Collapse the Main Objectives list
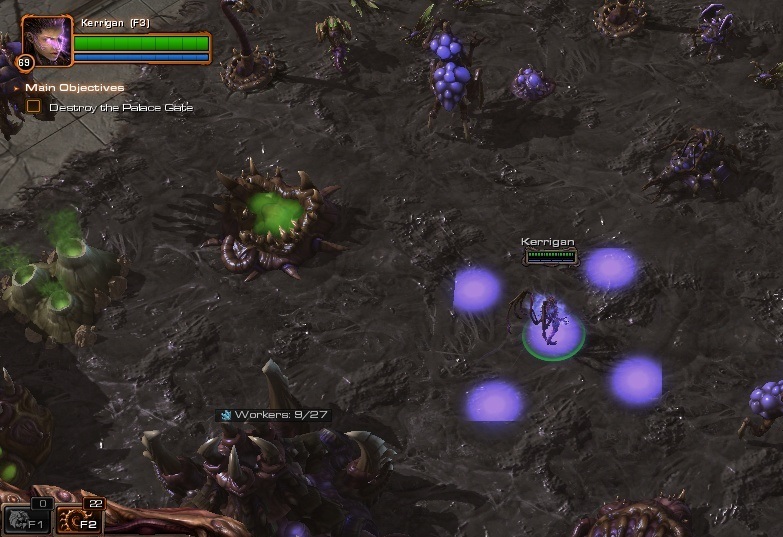The width and height of the screenshot is (783, 537). [x=17, y=88]
